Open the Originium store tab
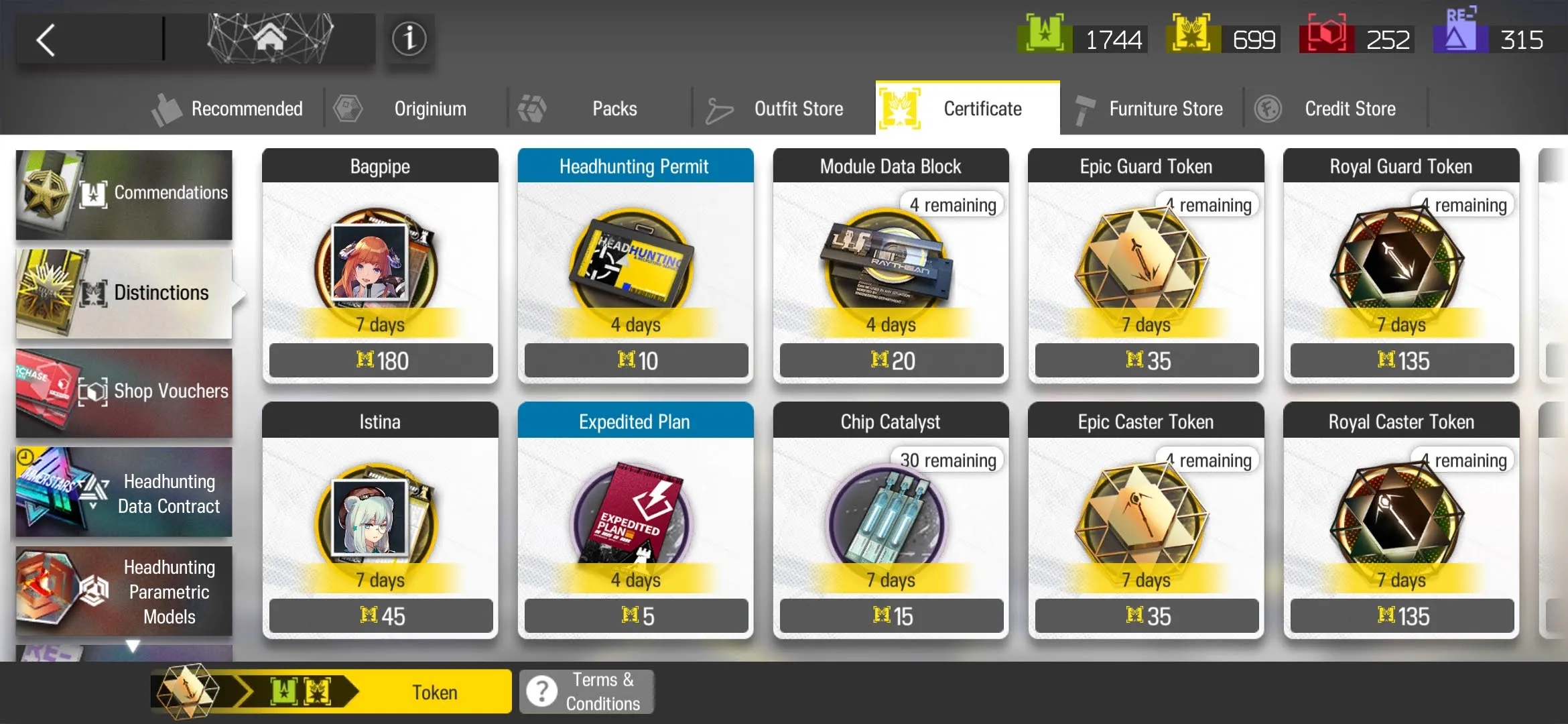 [x=415, y=109]
